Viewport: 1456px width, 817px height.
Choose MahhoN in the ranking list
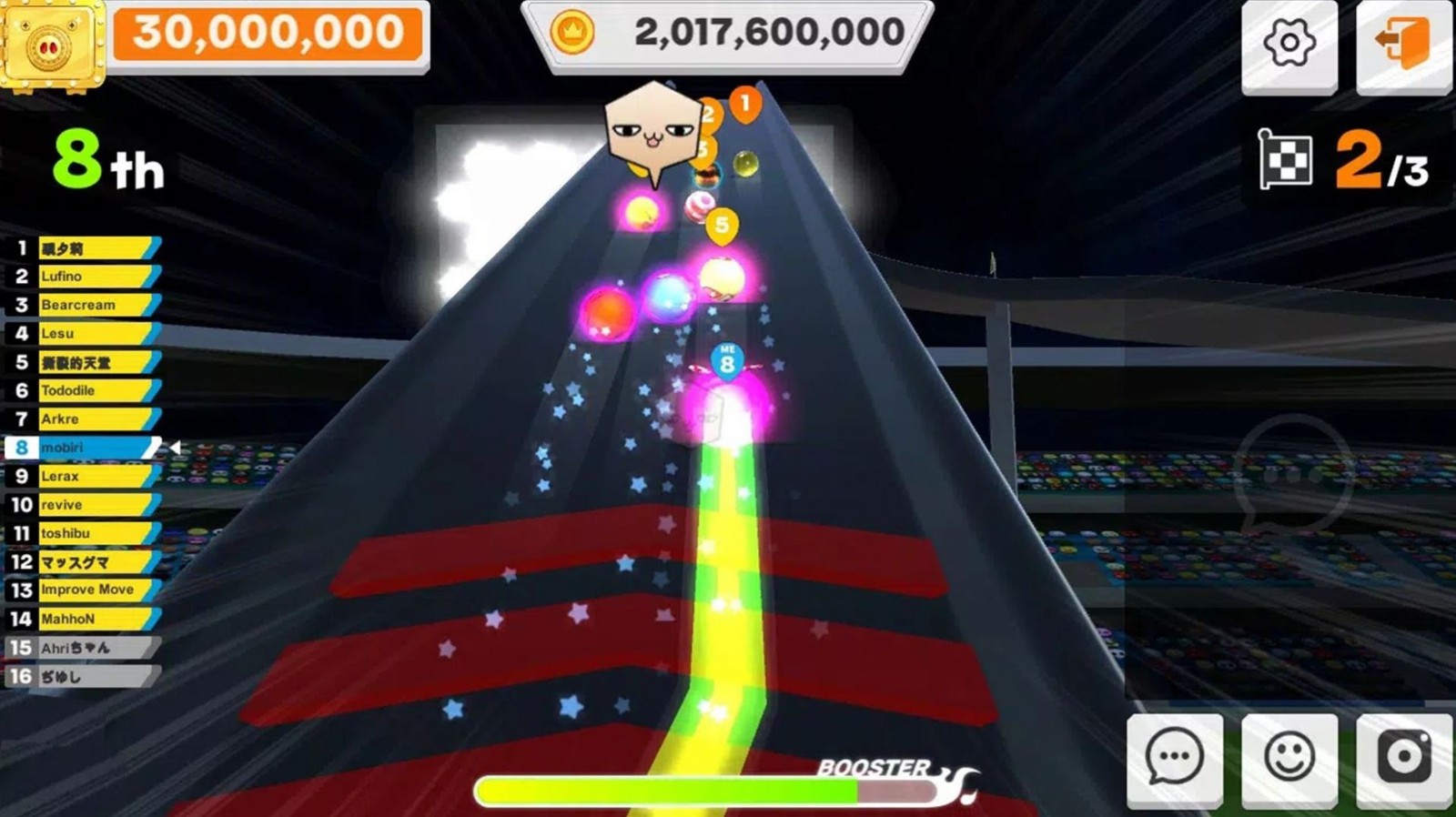[91, 619]
